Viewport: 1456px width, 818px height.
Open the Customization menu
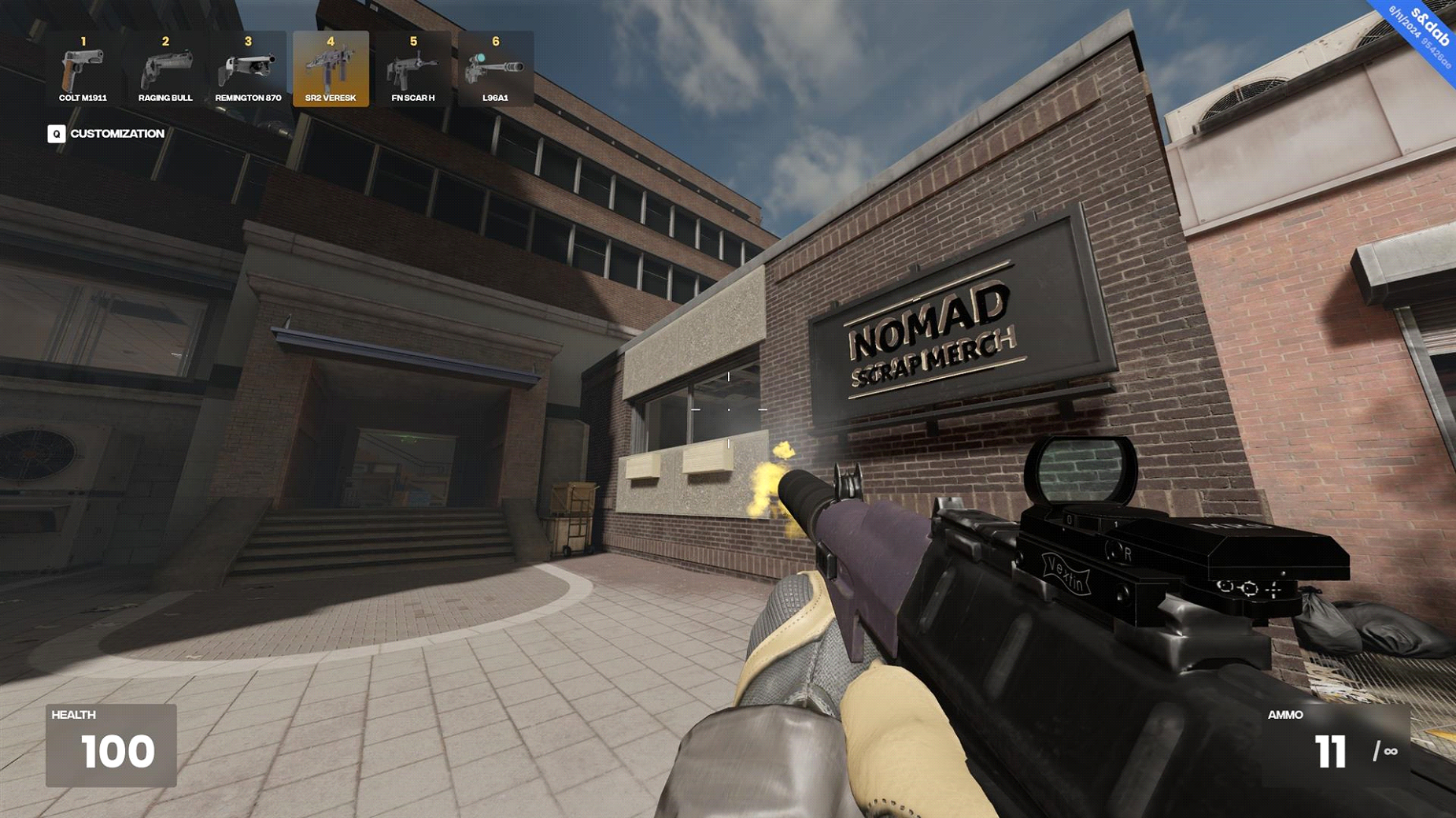106,134
